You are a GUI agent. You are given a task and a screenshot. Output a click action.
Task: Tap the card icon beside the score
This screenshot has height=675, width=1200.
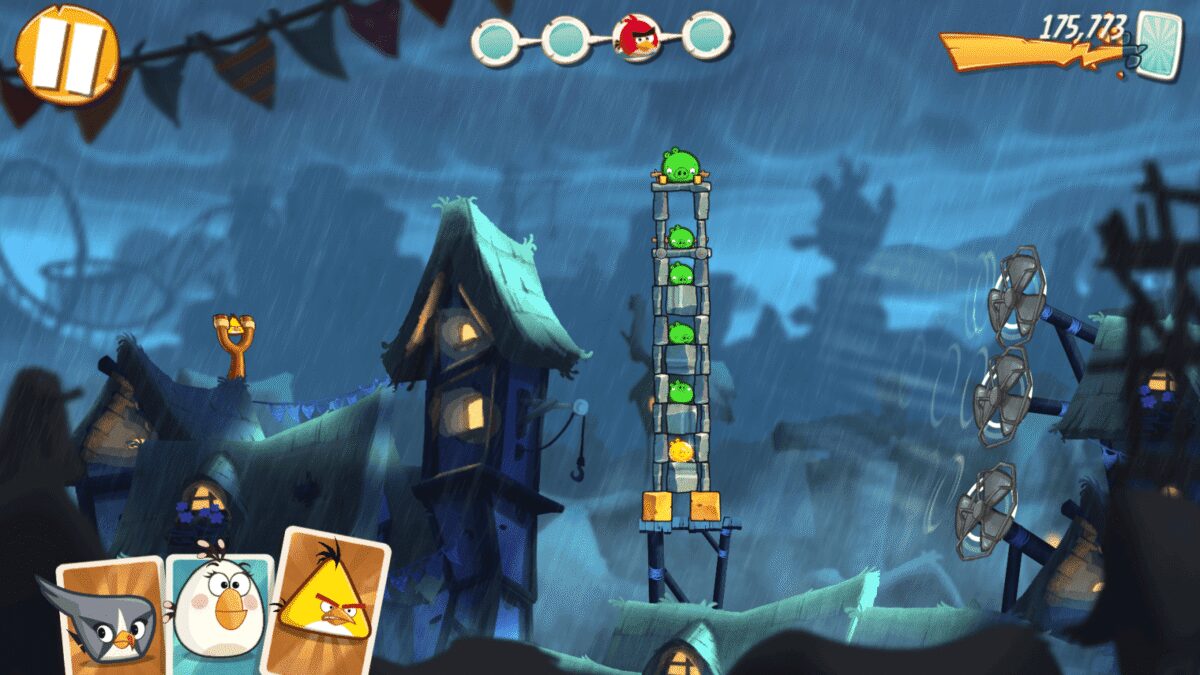1159,46
